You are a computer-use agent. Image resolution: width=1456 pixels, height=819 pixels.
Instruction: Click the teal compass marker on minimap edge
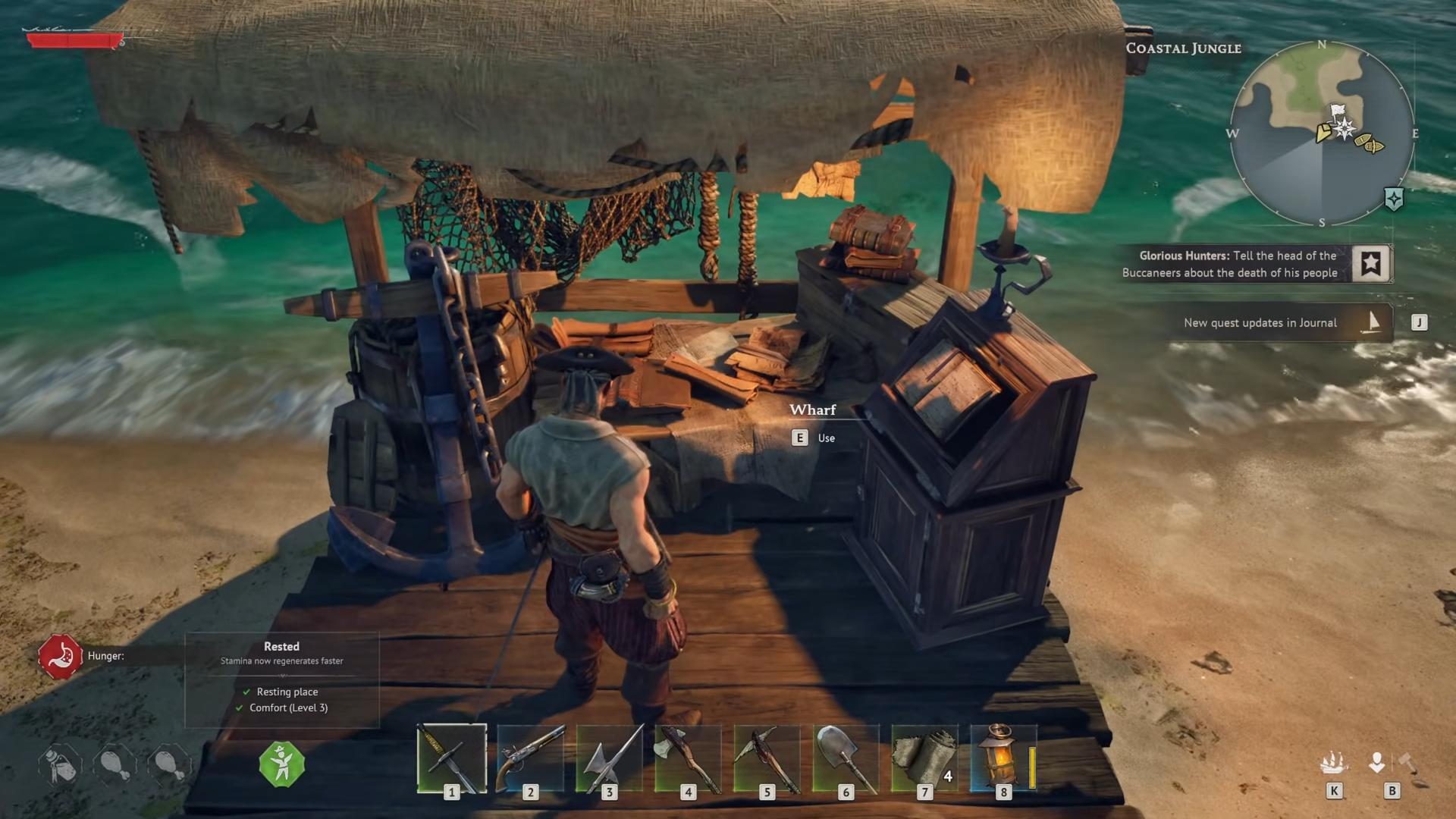(x=1394, y=199)
